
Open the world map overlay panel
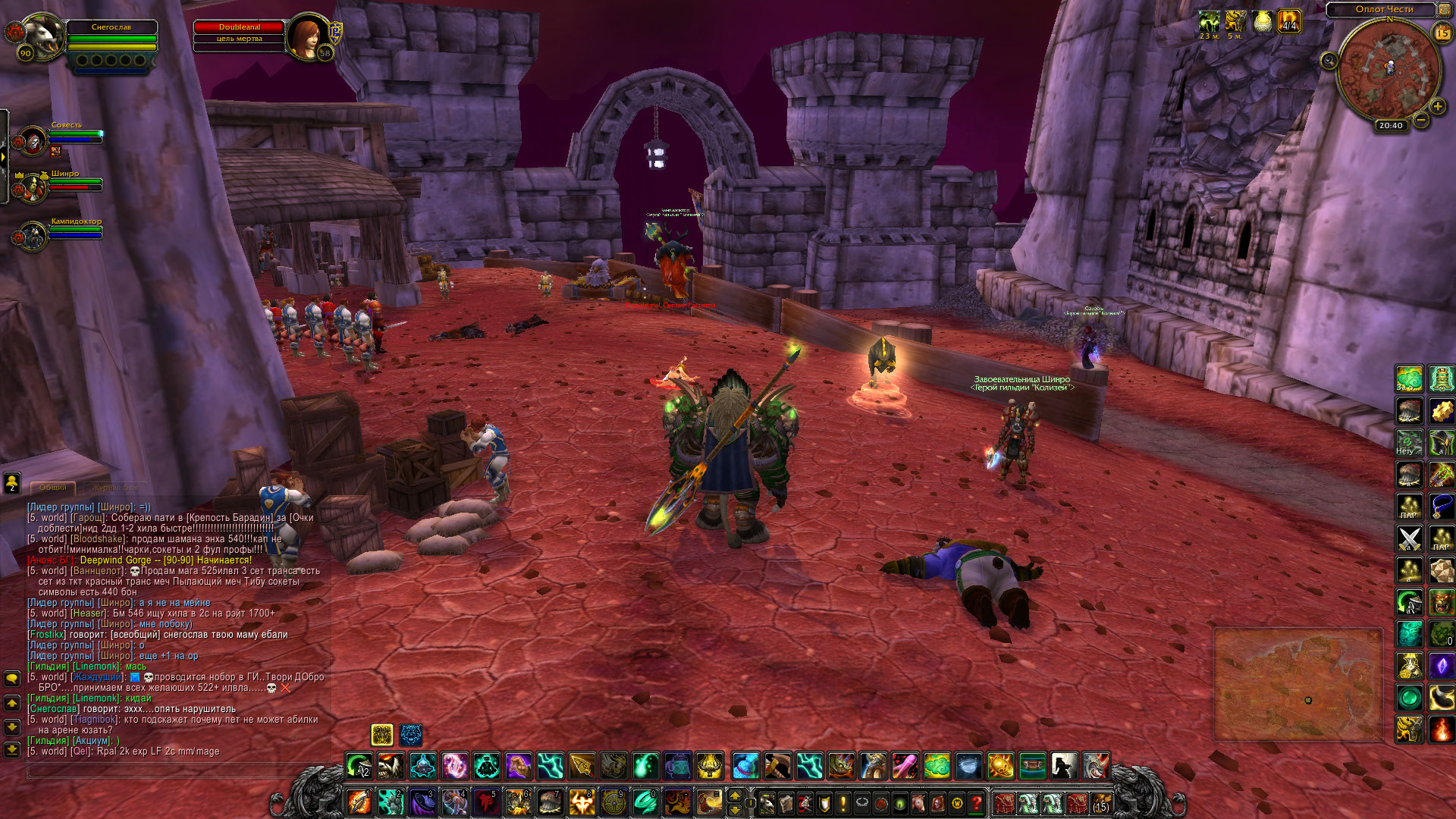click(x=1298, y=684)
